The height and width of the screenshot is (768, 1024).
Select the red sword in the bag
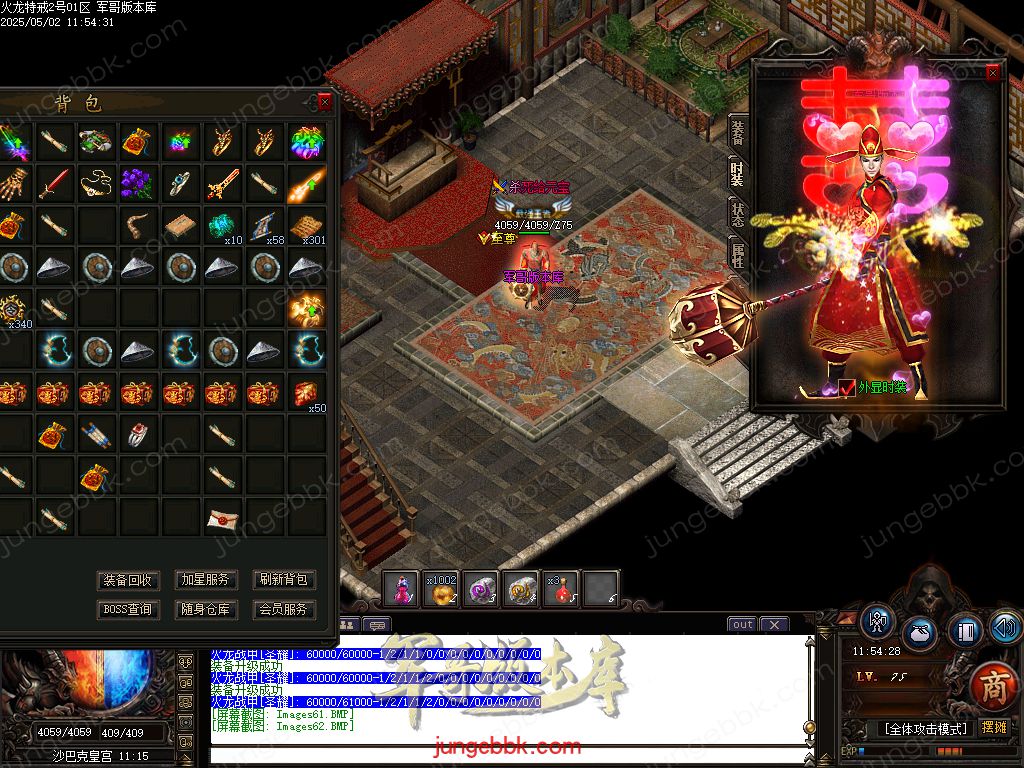[x=53, y=183]
